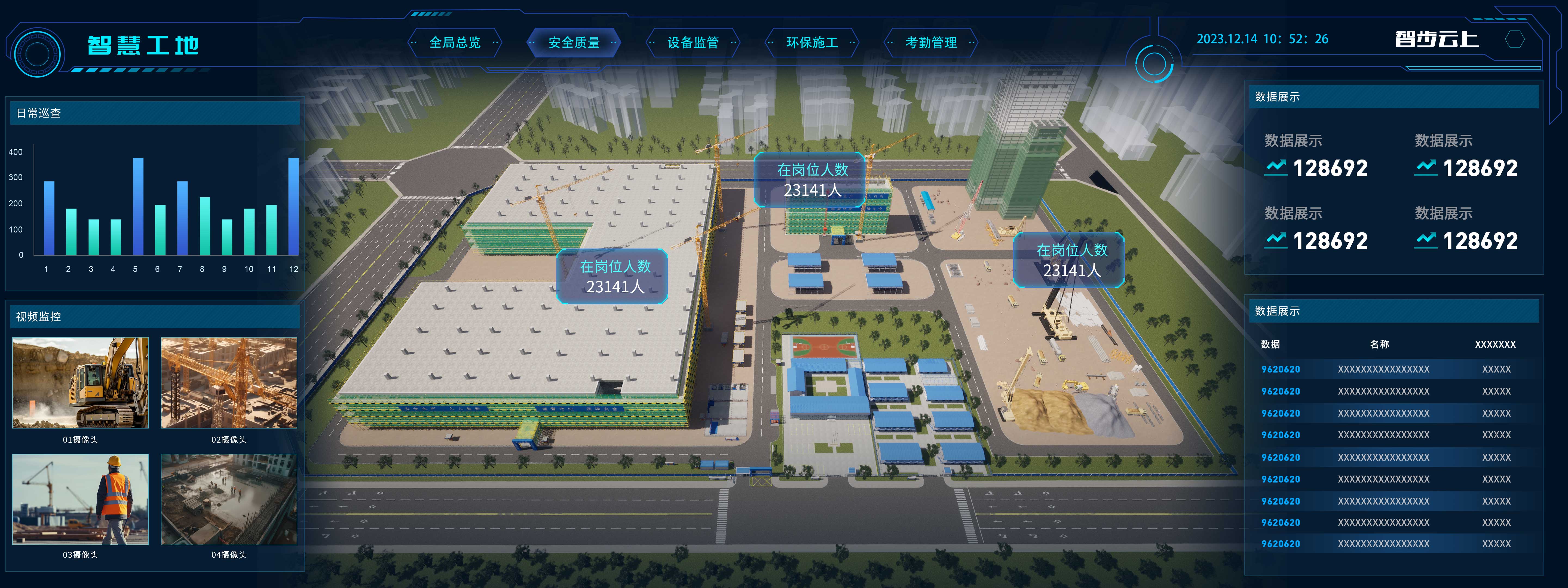Go to the 环保施工 tab

coord(811,43)
